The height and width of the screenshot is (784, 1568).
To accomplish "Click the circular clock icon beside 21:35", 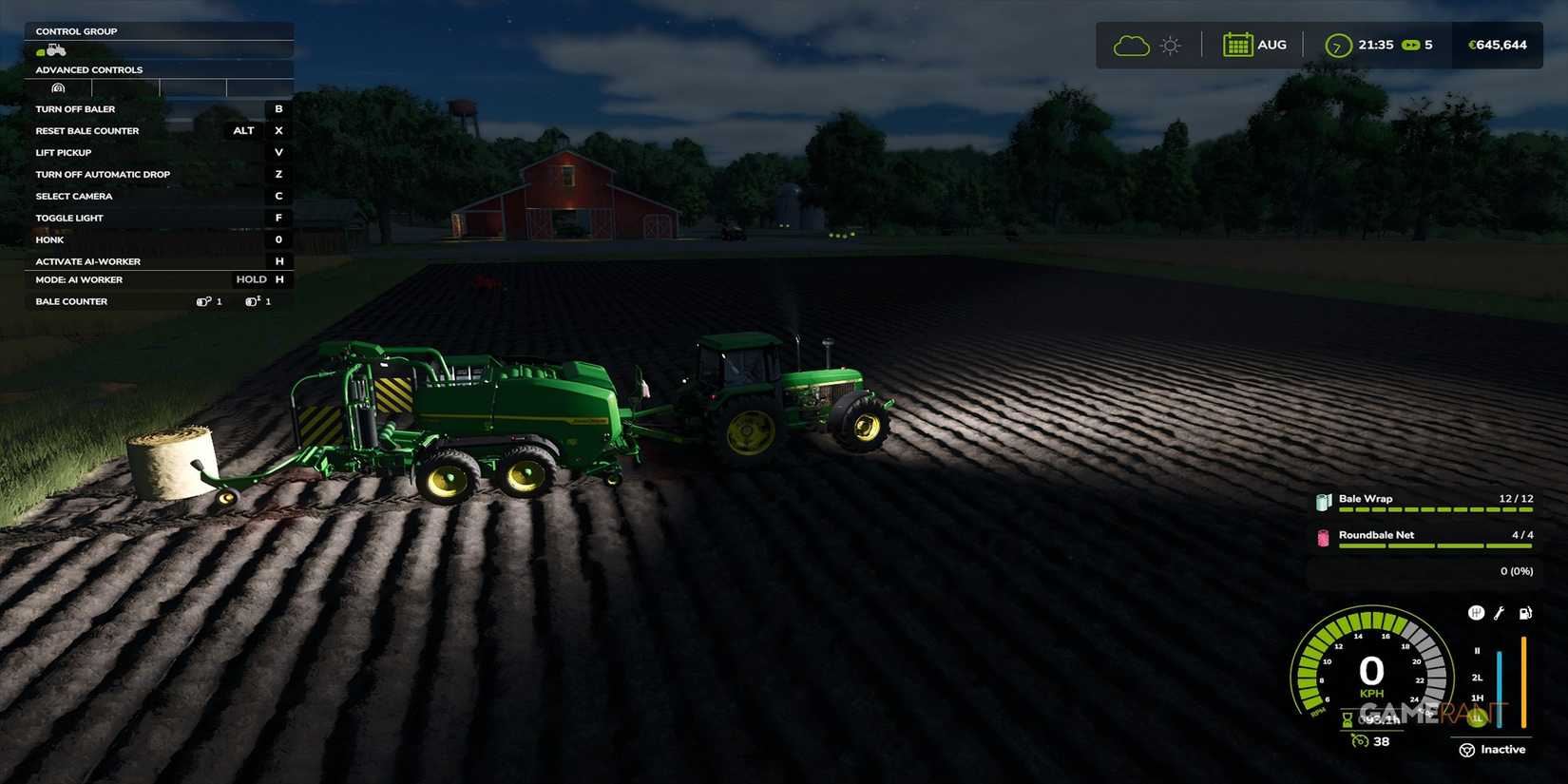I will point(1337,44).
